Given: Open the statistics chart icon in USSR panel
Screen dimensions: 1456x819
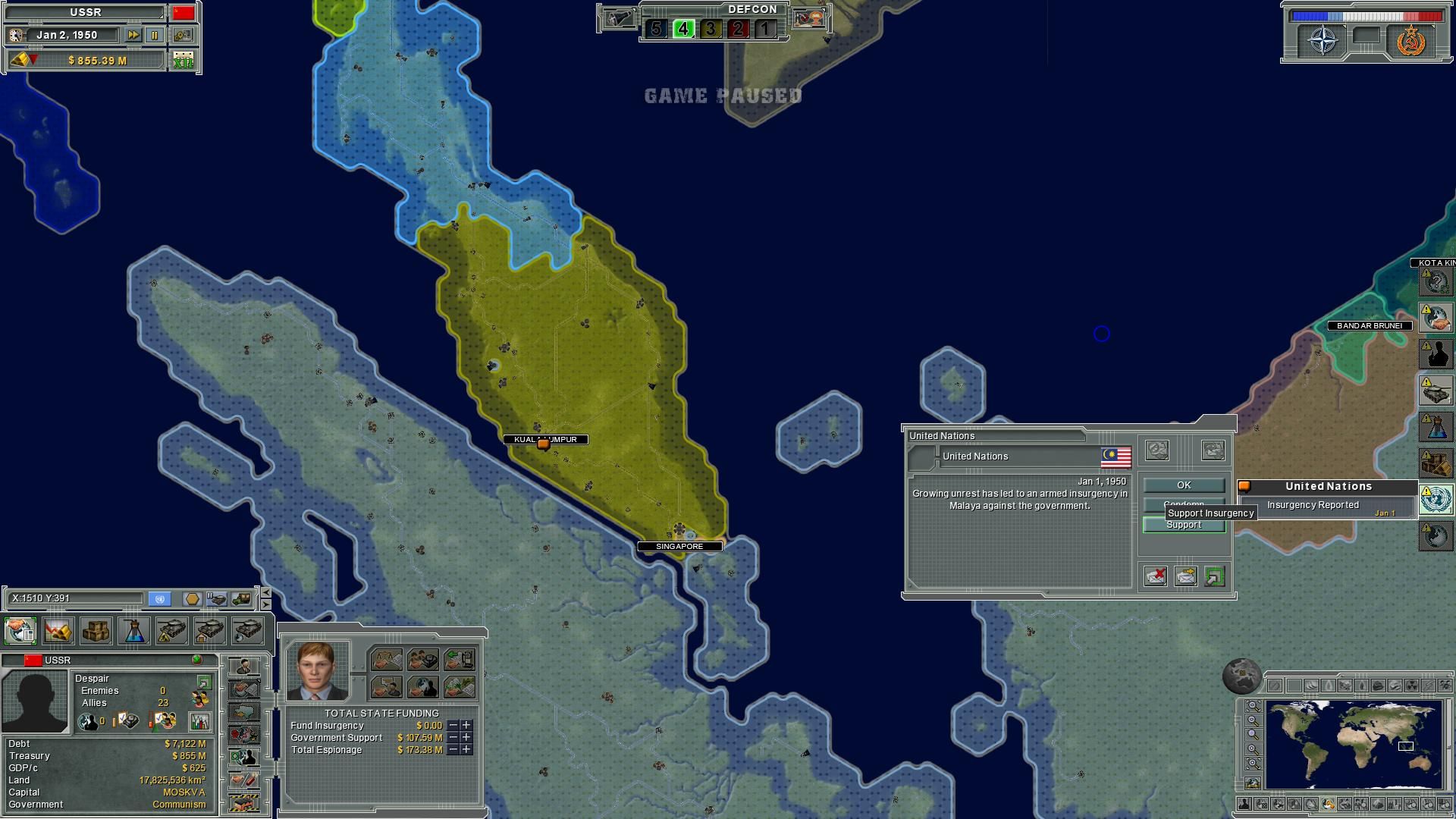Looking at the screenshot, I should pyautogui.click(x=199, y=723).
